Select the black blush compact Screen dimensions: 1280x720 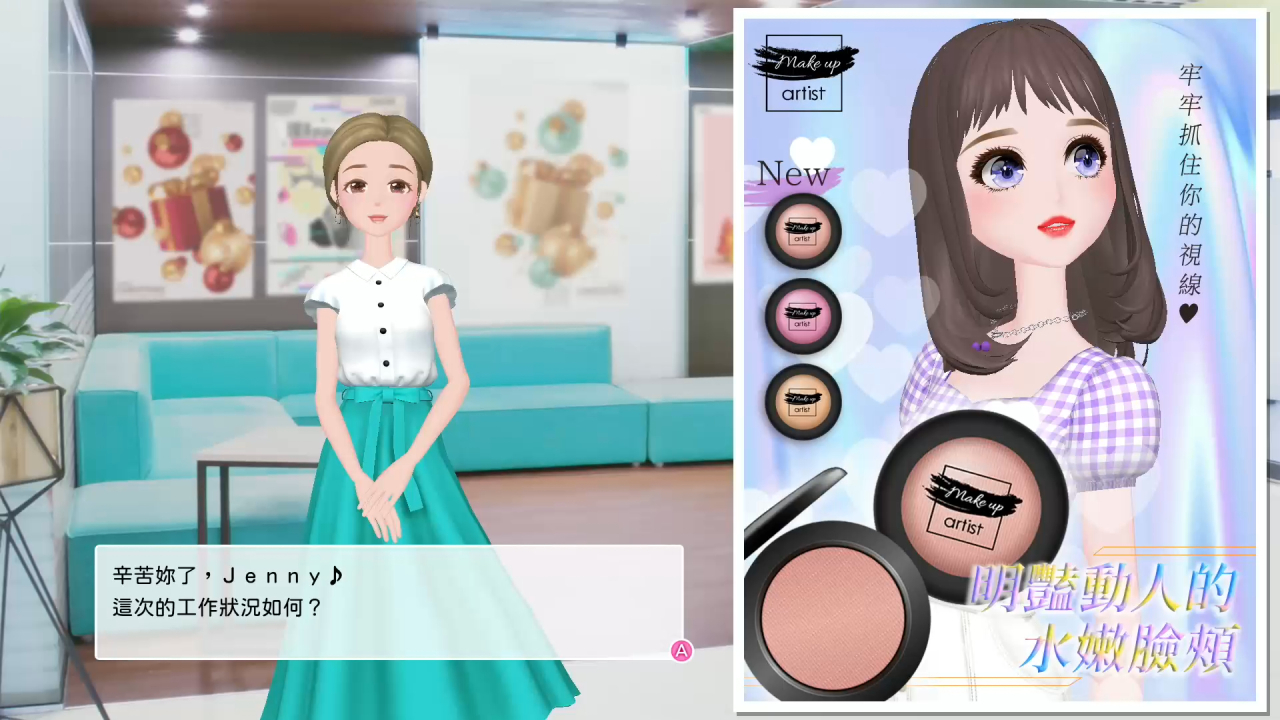(x=802, y=232)
